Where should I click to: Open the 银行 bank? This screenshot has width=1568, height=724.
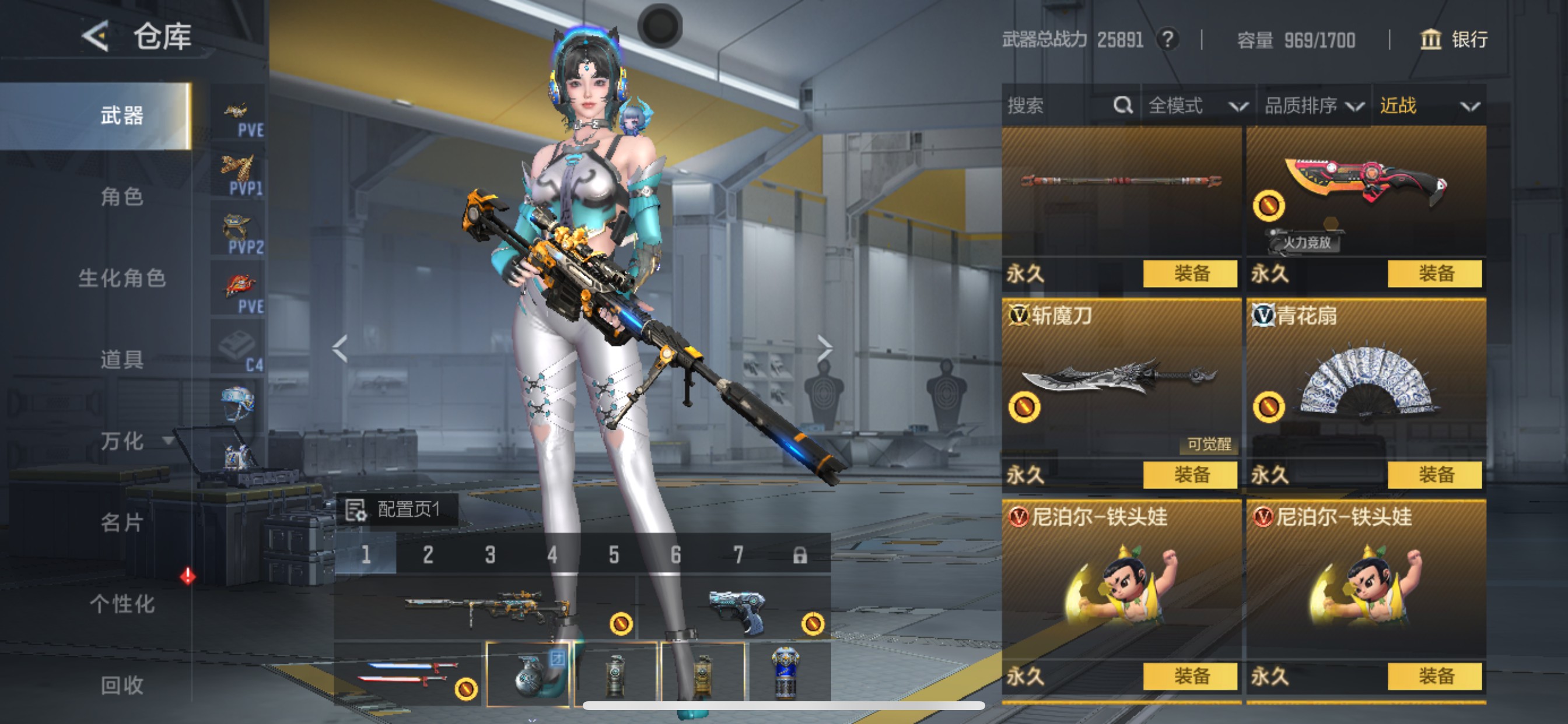point(1454,40)
